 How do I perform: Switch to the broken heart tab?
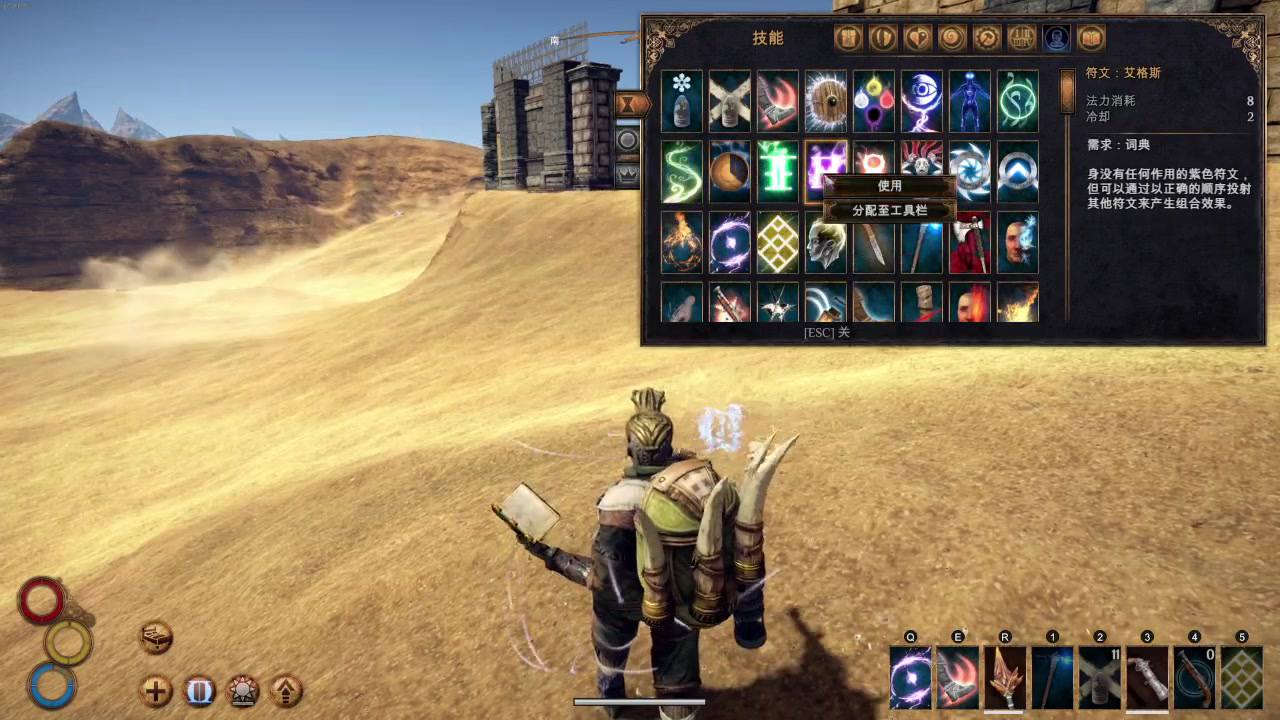pyautogui.click(x=917, y=38)
